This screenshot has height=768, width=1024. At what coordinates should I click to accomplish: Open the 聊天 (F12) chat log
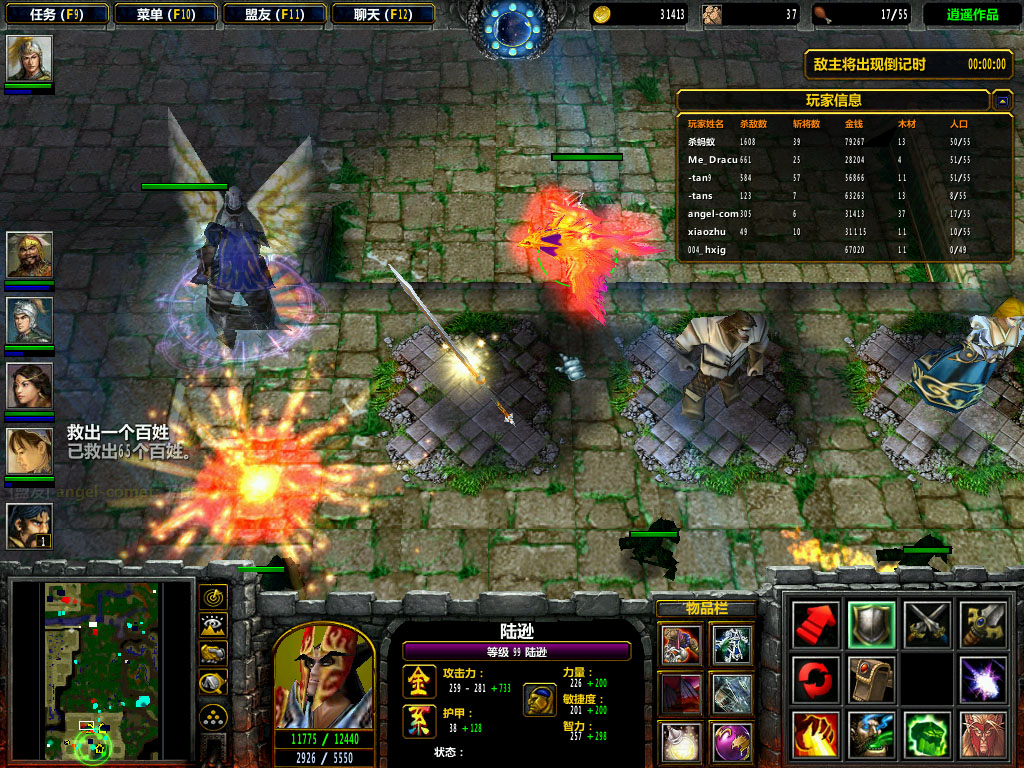click(383, 14)
